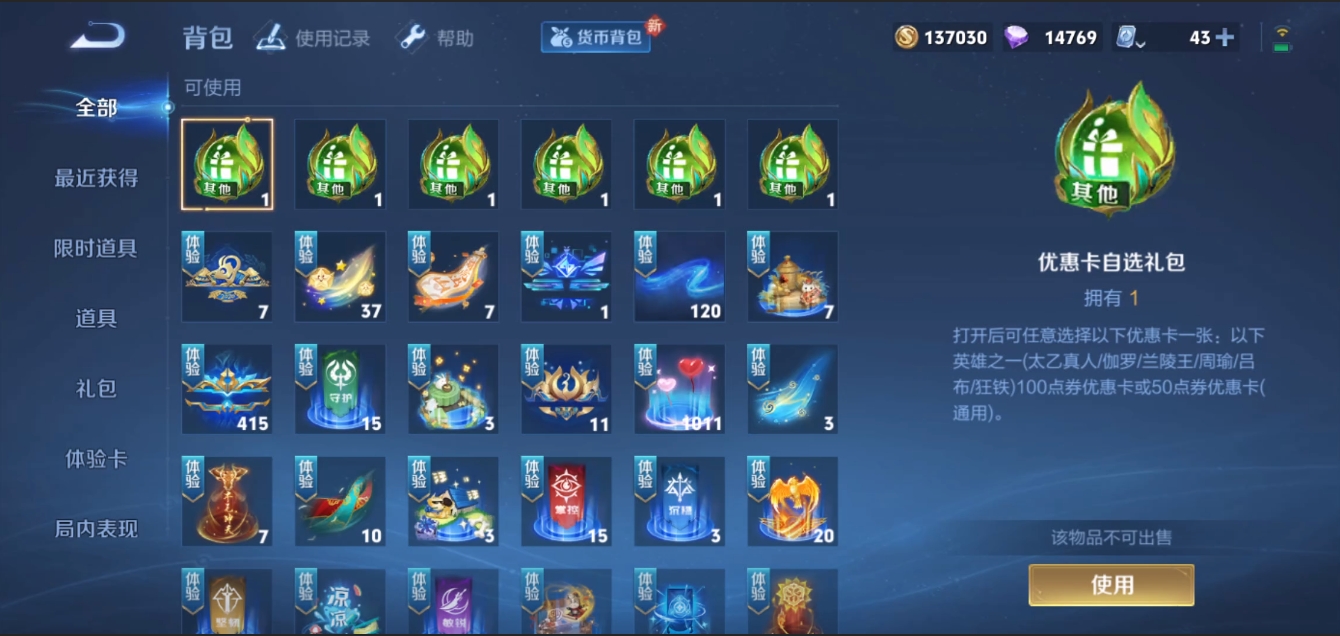
Task: Choose the blue wave item with 120
Action: (680, 277)
